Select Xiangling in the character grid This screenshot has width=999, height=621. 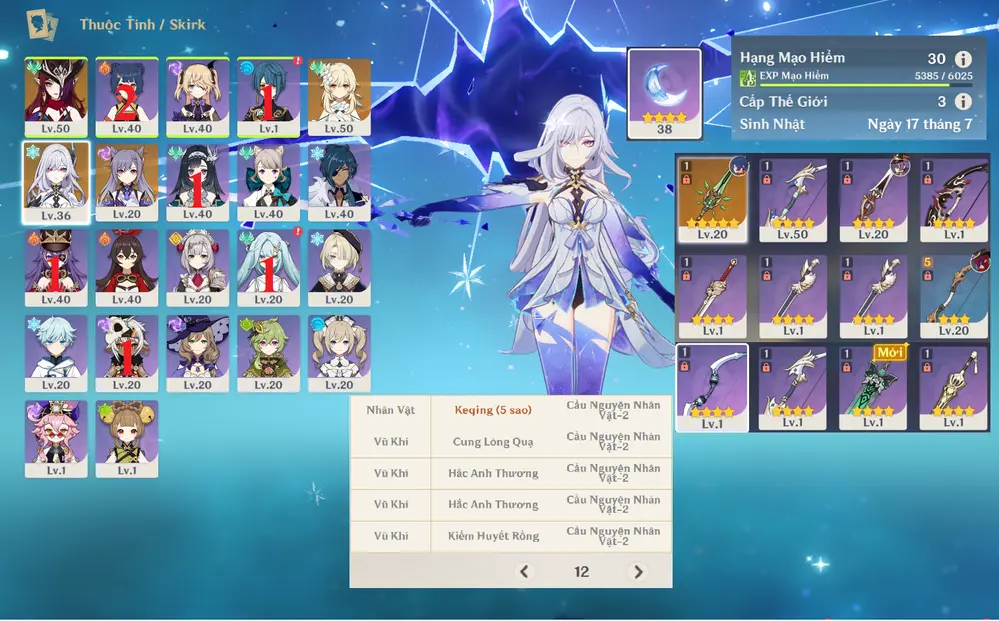click(x=127, y=96)
